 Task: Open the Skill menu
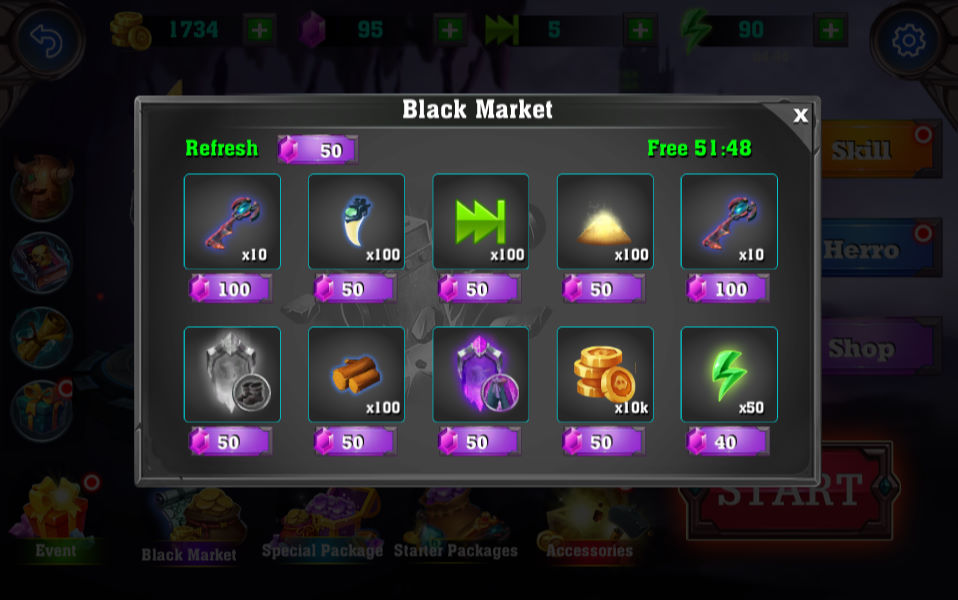point(872,150)
